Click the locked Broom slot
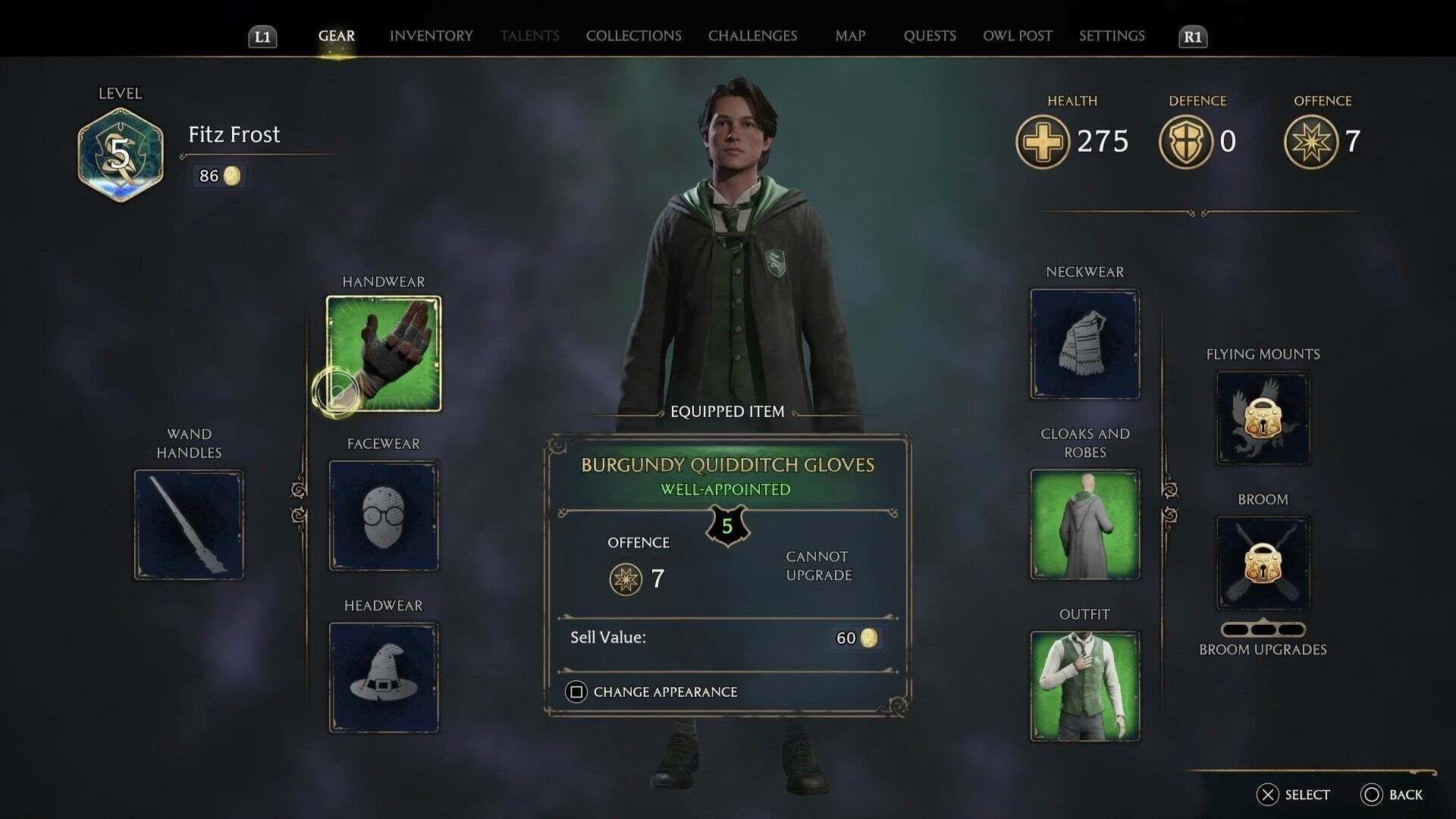The height and width of the screenshot is (819, 1456). pos(1263,563)
